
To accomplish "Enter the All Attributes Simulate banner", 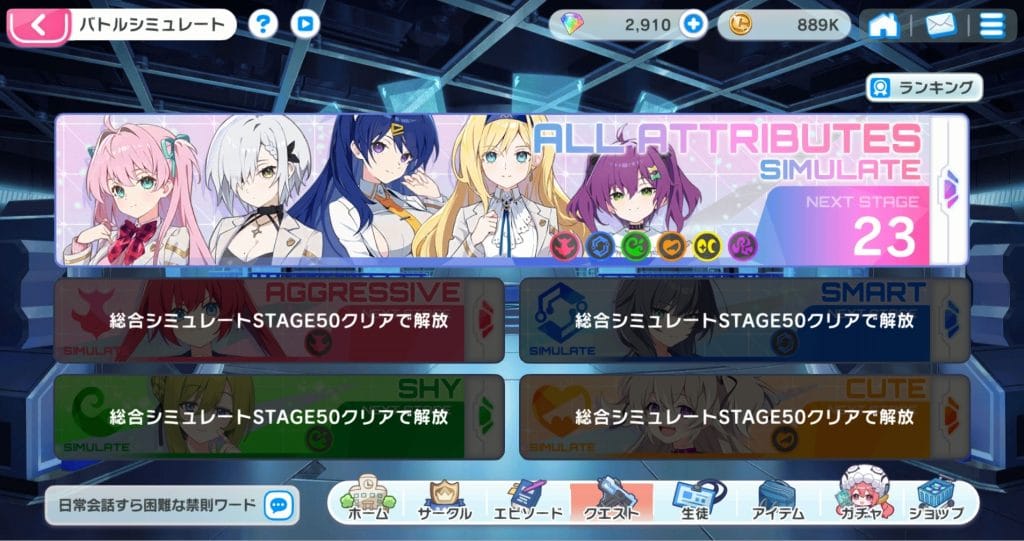I will tap(500, 190).
